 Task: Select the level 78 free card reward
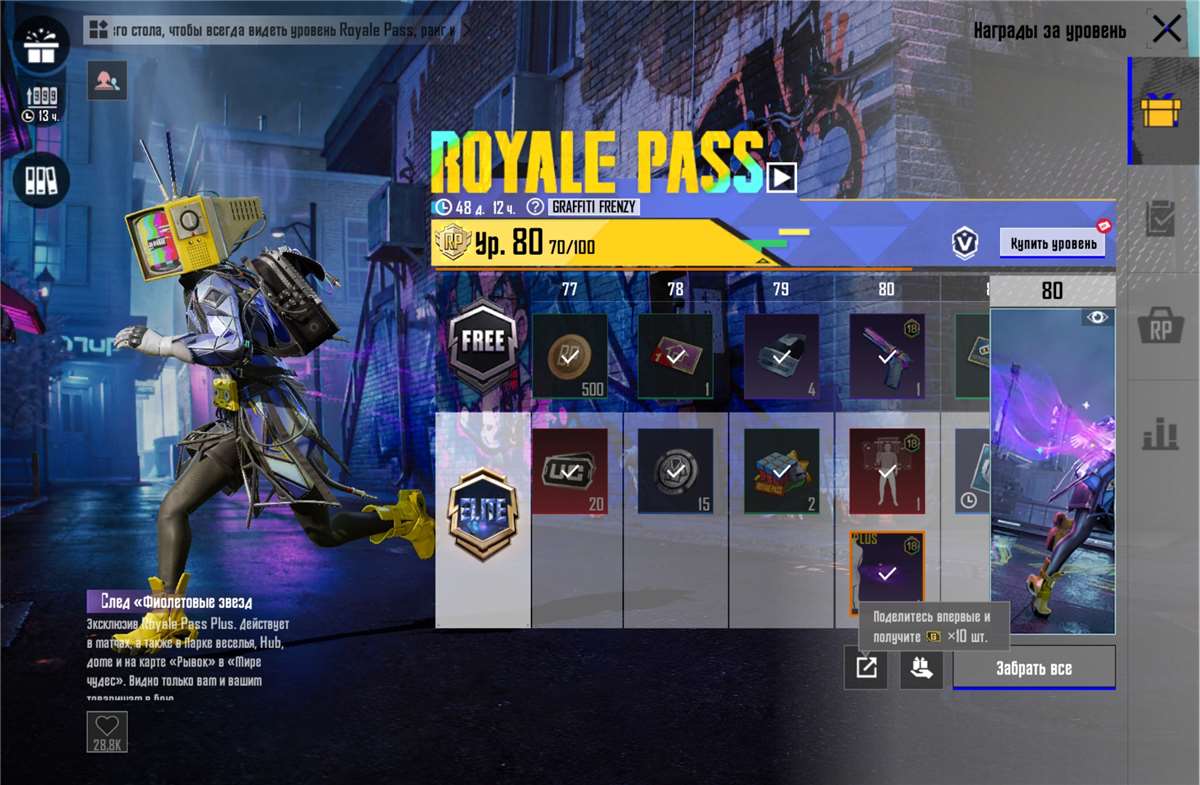(x=675, y=356)
